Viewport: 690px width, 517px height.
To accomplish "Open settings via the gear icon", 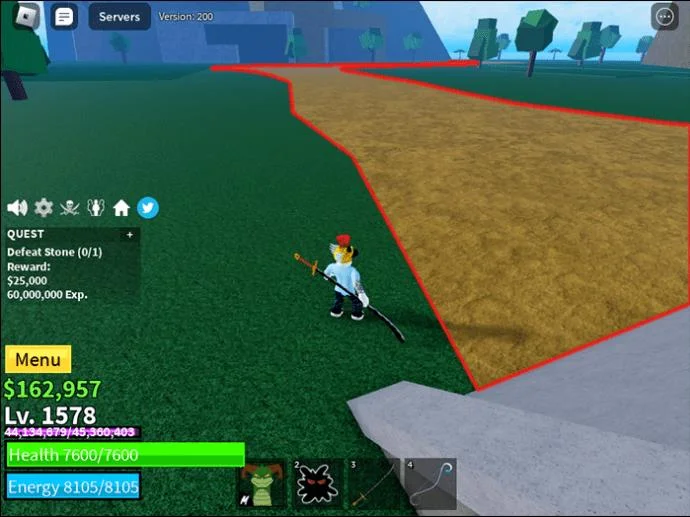I will tap(44, 208).
